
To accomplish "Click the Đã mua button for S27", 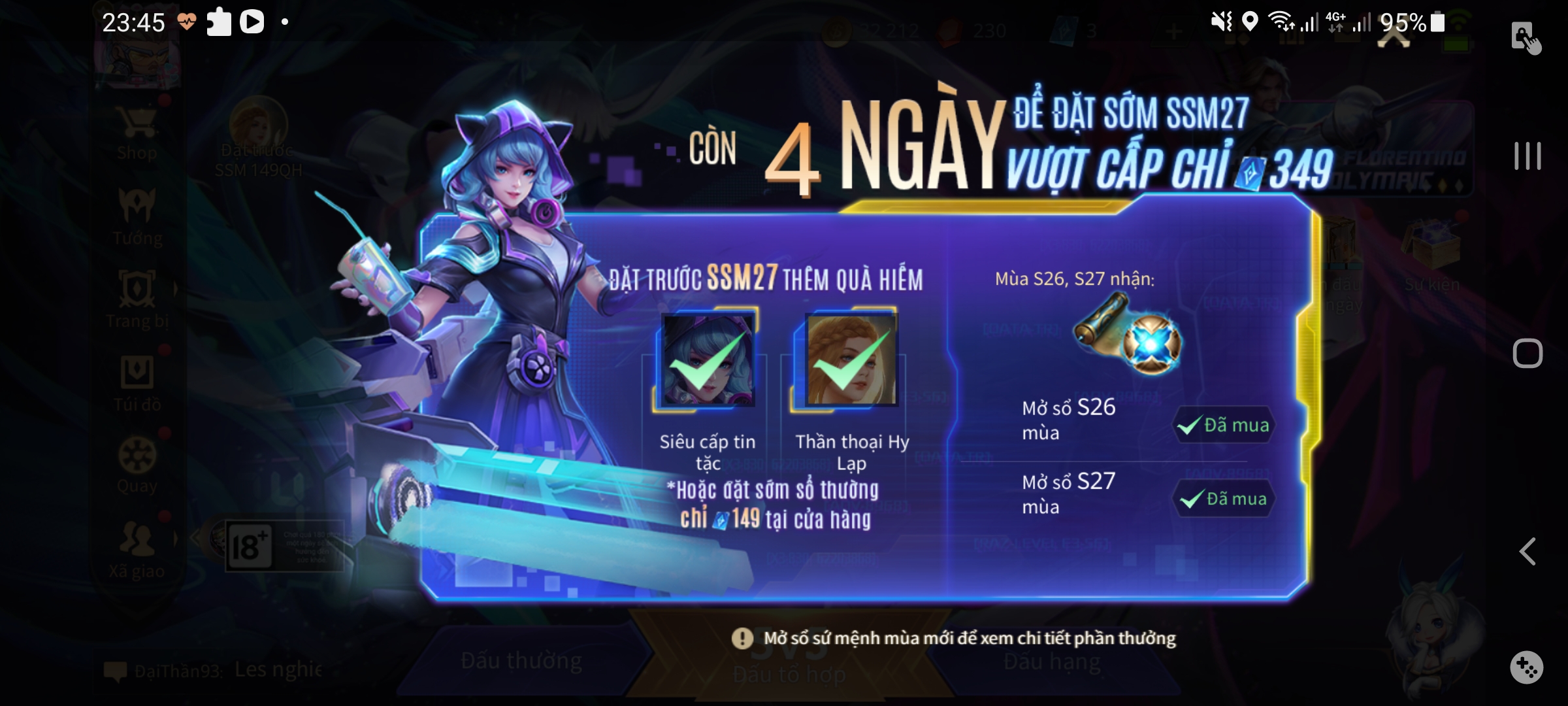I will point(1224,499).
